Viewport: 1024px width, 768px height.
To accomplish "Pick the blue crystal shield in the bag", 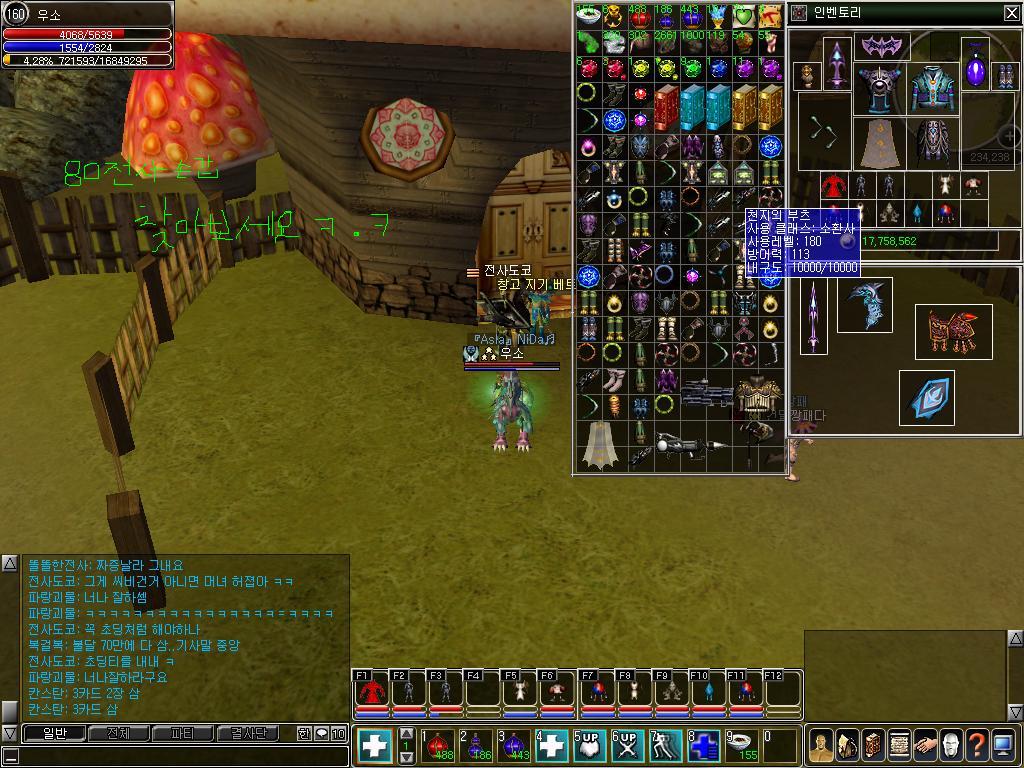I will (926, 398).
